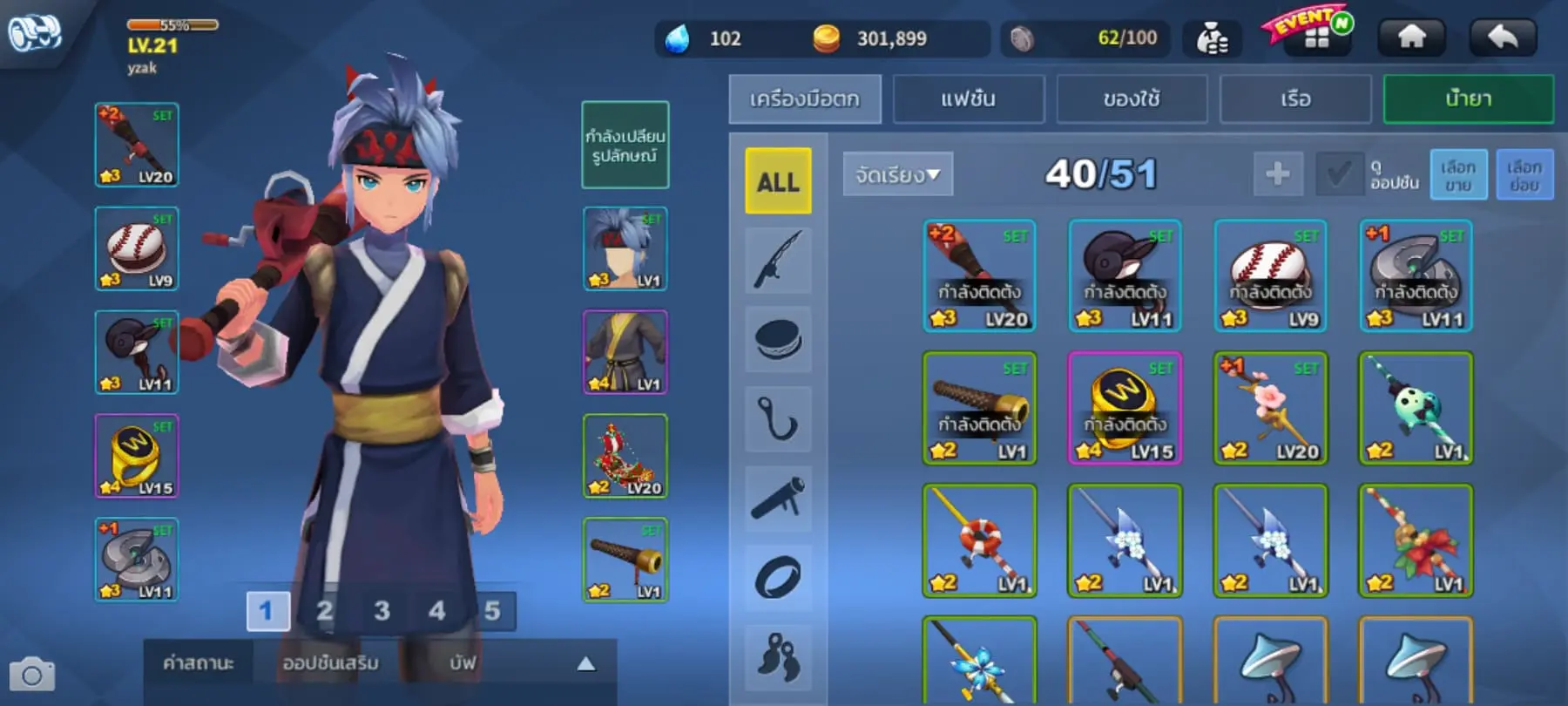This screenshot has width=1568, height=706.
Task: Select the เรือ tab
Action: (1295, 99)
